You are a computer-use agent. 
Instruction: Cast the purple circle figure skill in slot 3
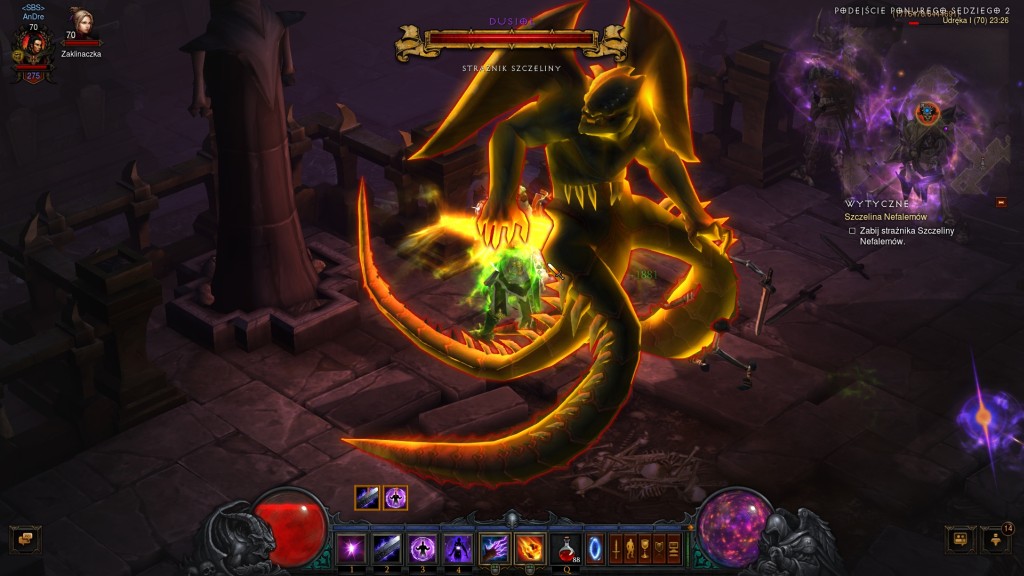click(x=422, y=547)
